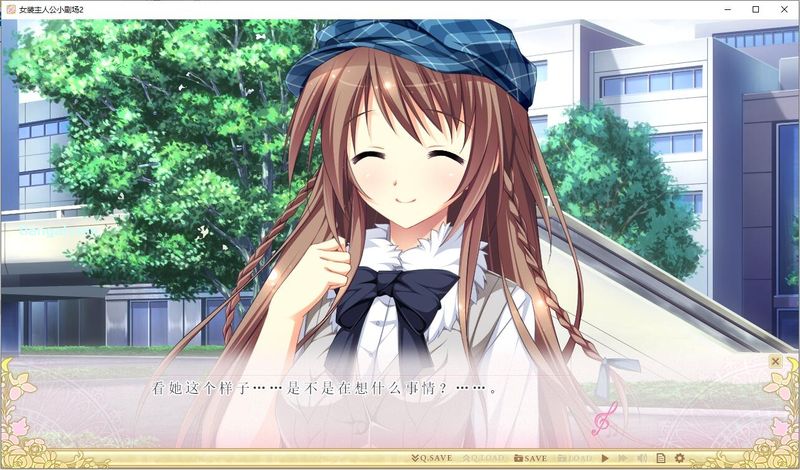800x470 pixels.
Task: Open settings via the gear icon
Action: point(679,458)
